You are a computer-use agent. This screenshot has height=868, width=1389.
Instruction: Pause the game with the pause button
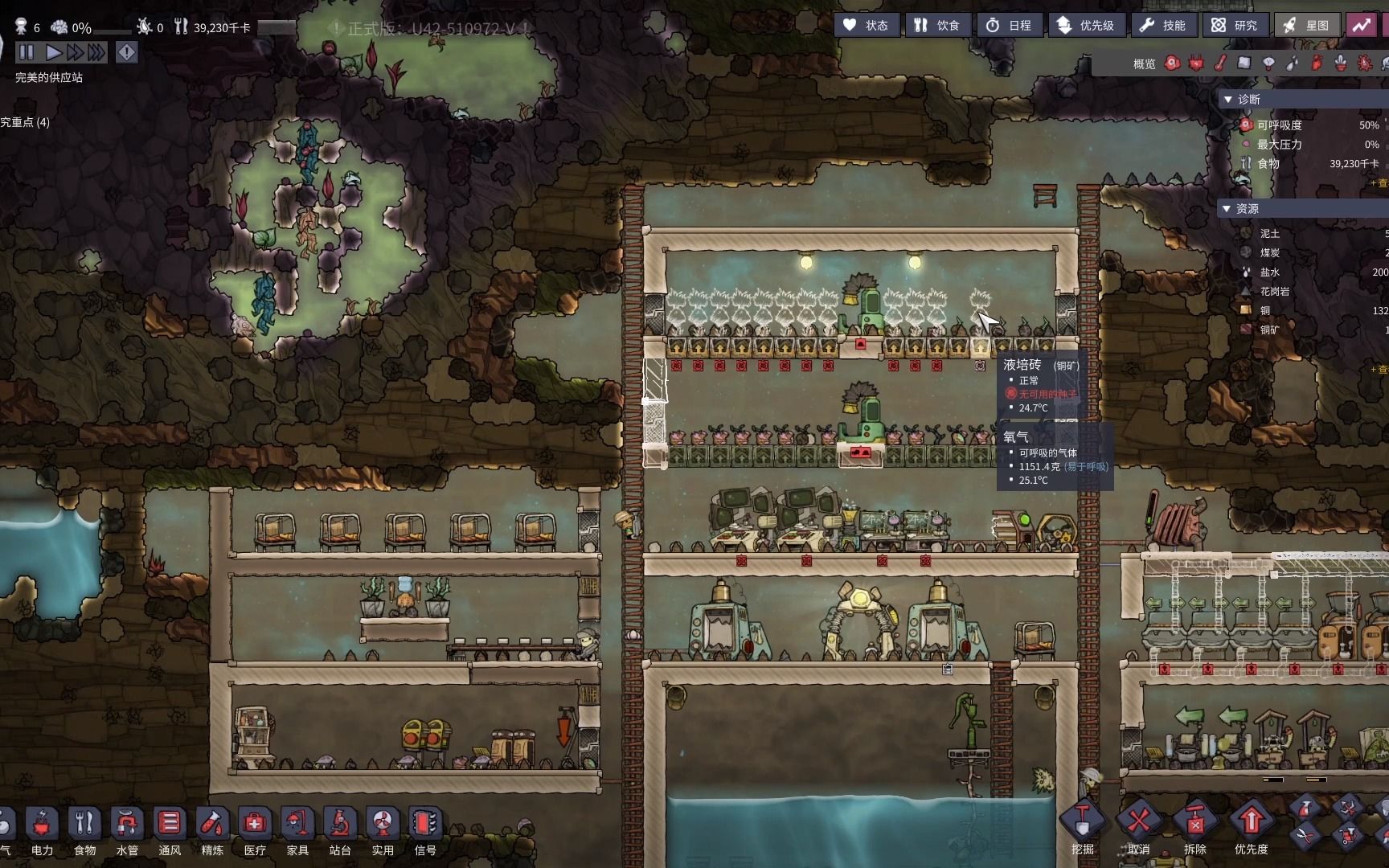[26, 52]
